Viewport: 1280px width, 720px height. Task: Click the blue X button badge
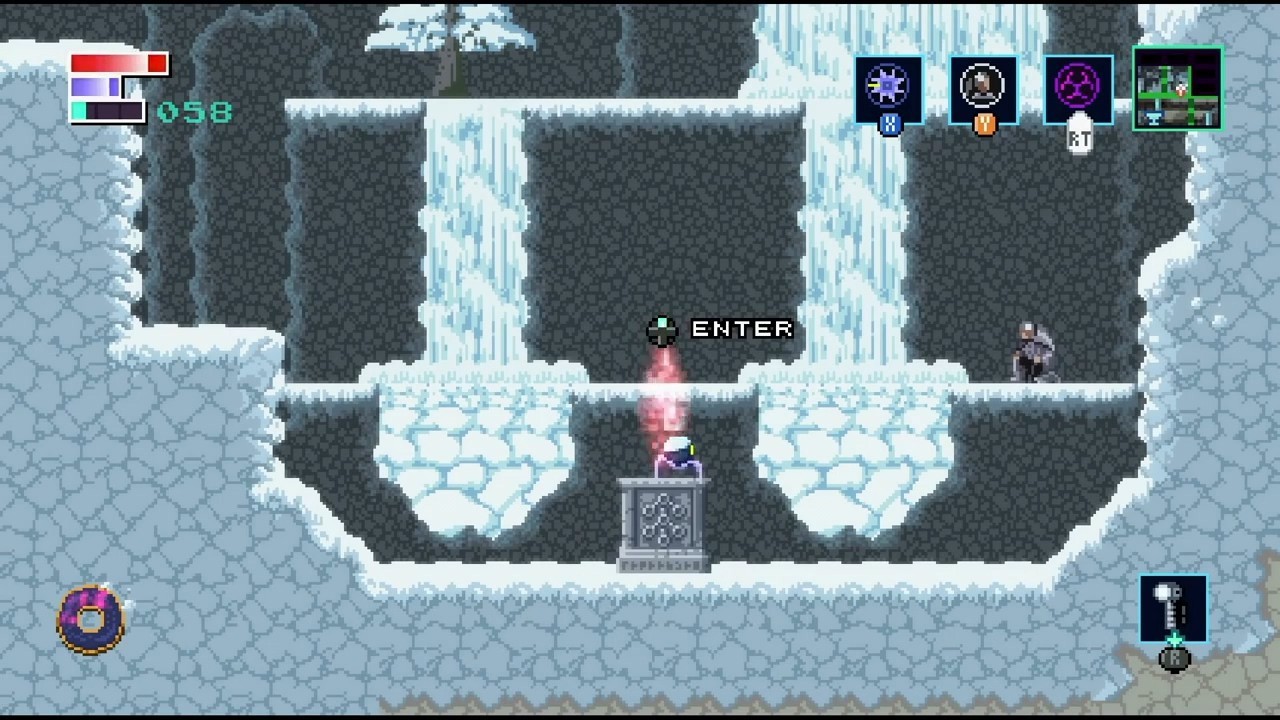click(889, 126)
